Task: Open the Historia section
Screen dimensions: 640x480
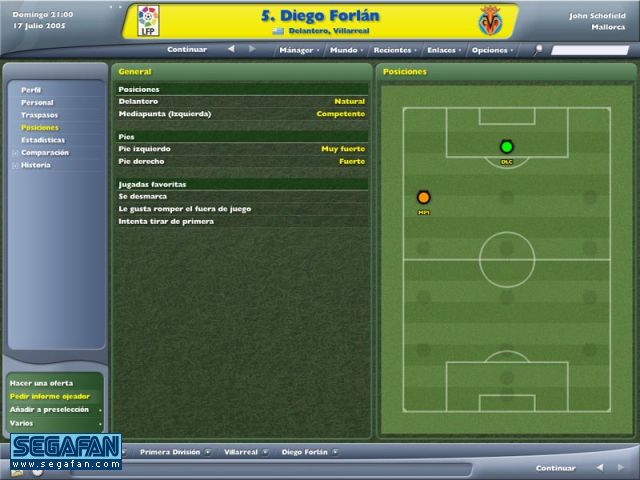Action: [35, 165]
